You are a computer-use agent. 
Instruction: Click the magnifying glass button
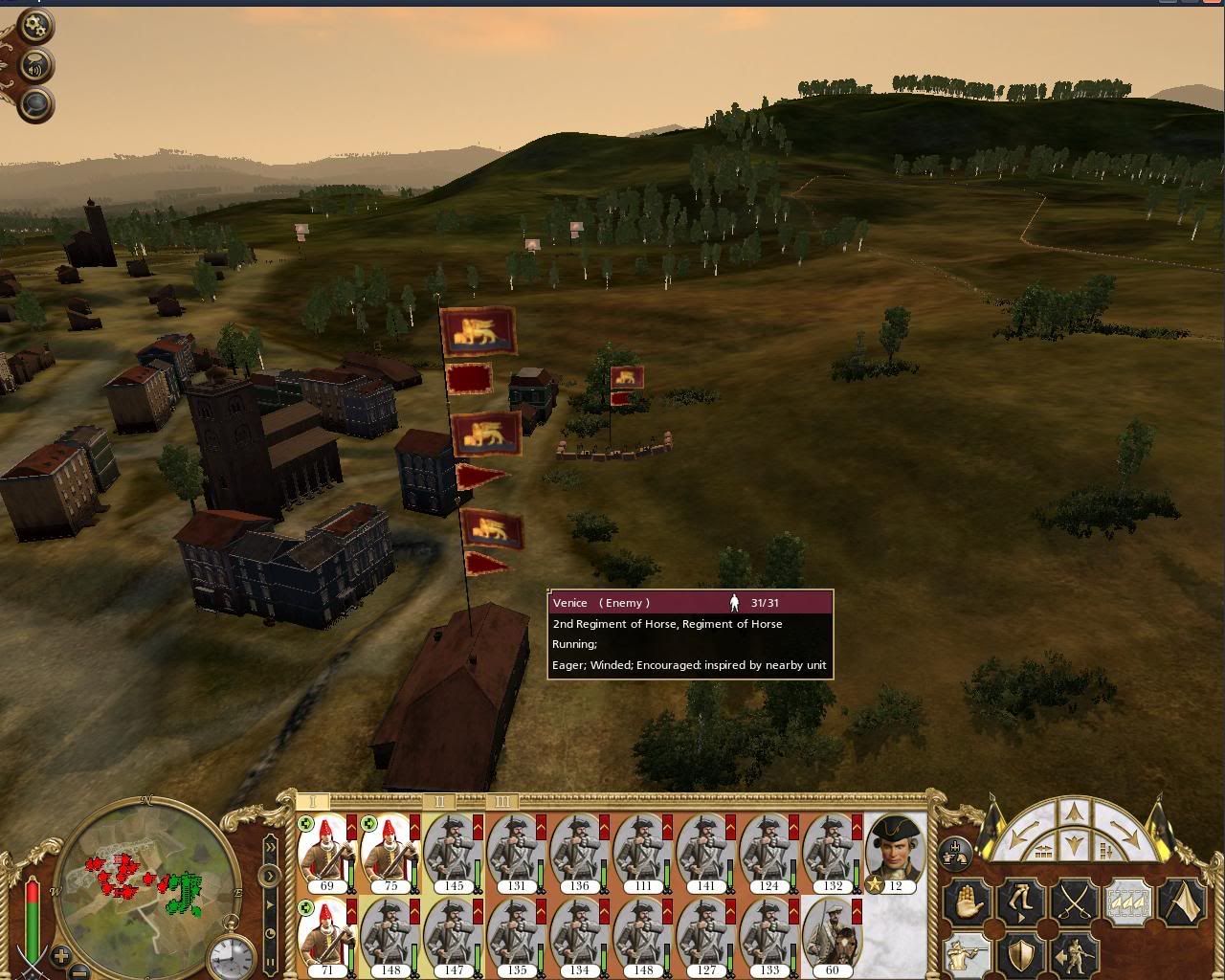pyautogui.click(x=35, y=103)
